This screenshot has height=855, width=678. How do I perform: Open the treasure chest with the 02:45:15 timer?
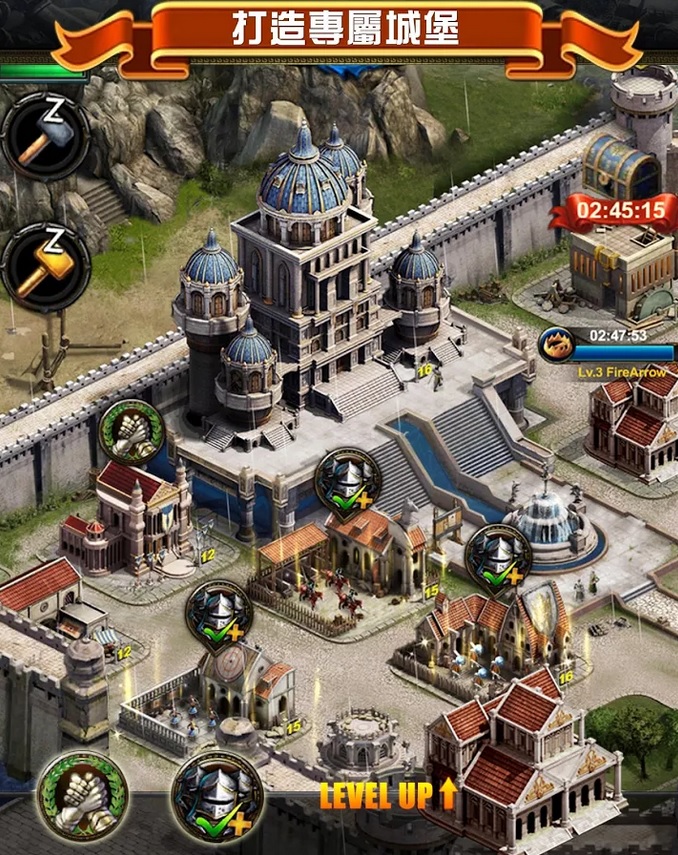pyautogui.click(x=621, y=167)
